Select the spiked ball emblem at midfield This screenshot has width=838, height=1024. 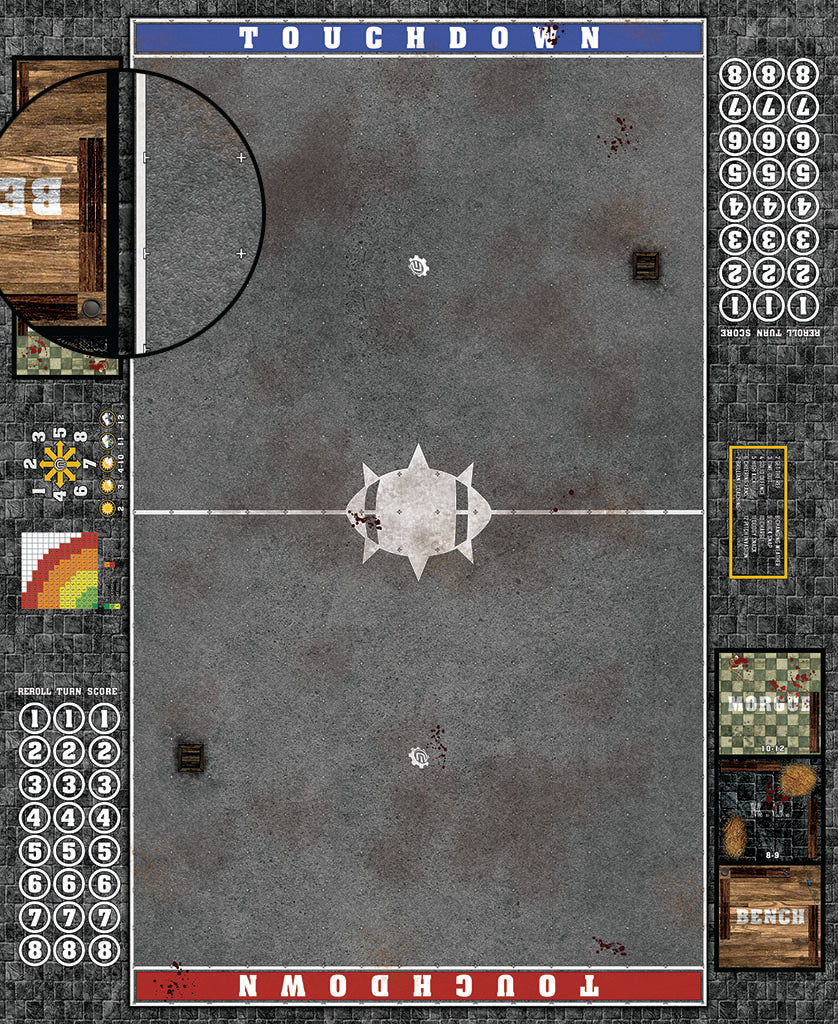(x=418, y=512)
